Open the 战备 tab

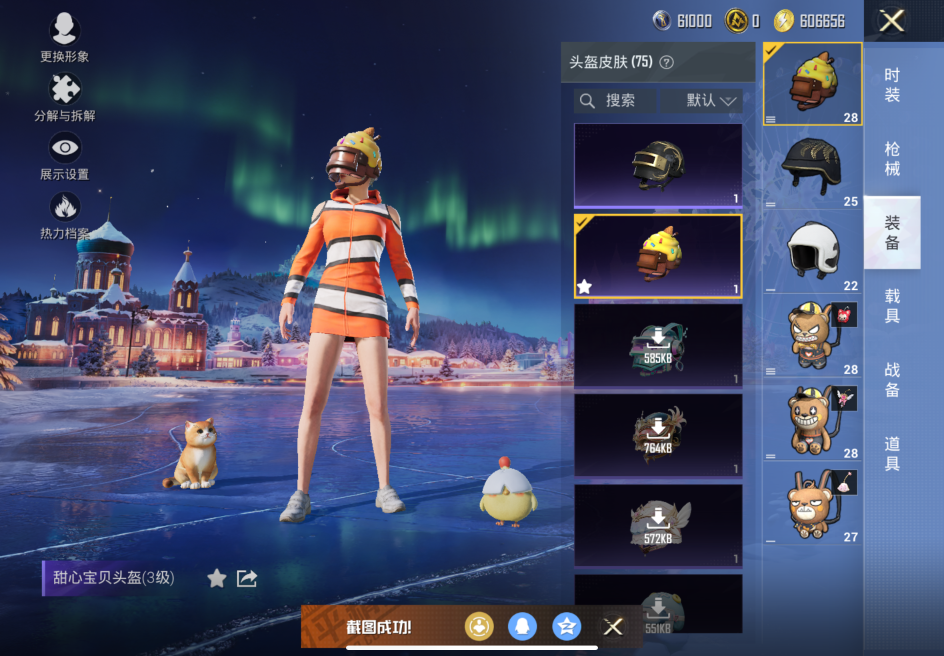coord(892,380)
